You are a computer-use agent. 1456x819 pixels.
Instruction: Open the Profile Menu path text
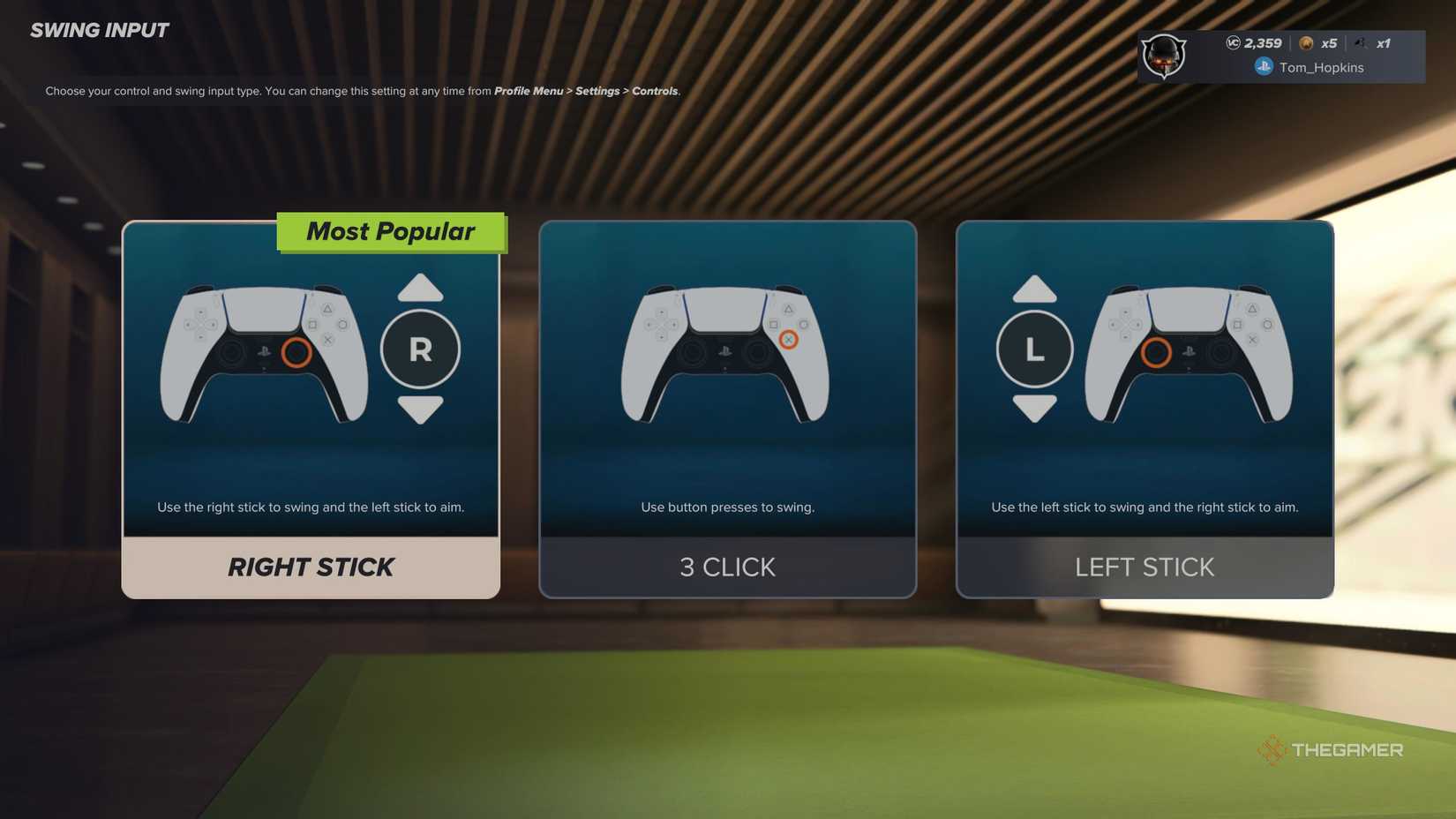529,91
